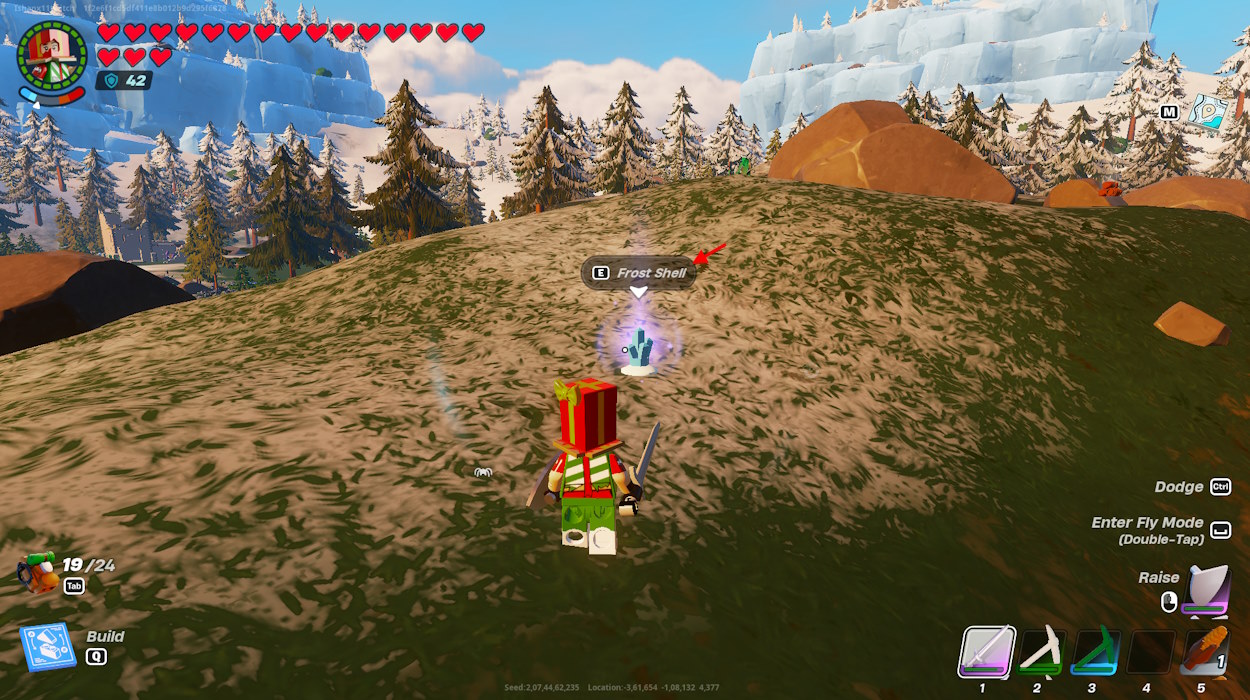
Task: Open the backpack inventory icon
Action: 40,574
